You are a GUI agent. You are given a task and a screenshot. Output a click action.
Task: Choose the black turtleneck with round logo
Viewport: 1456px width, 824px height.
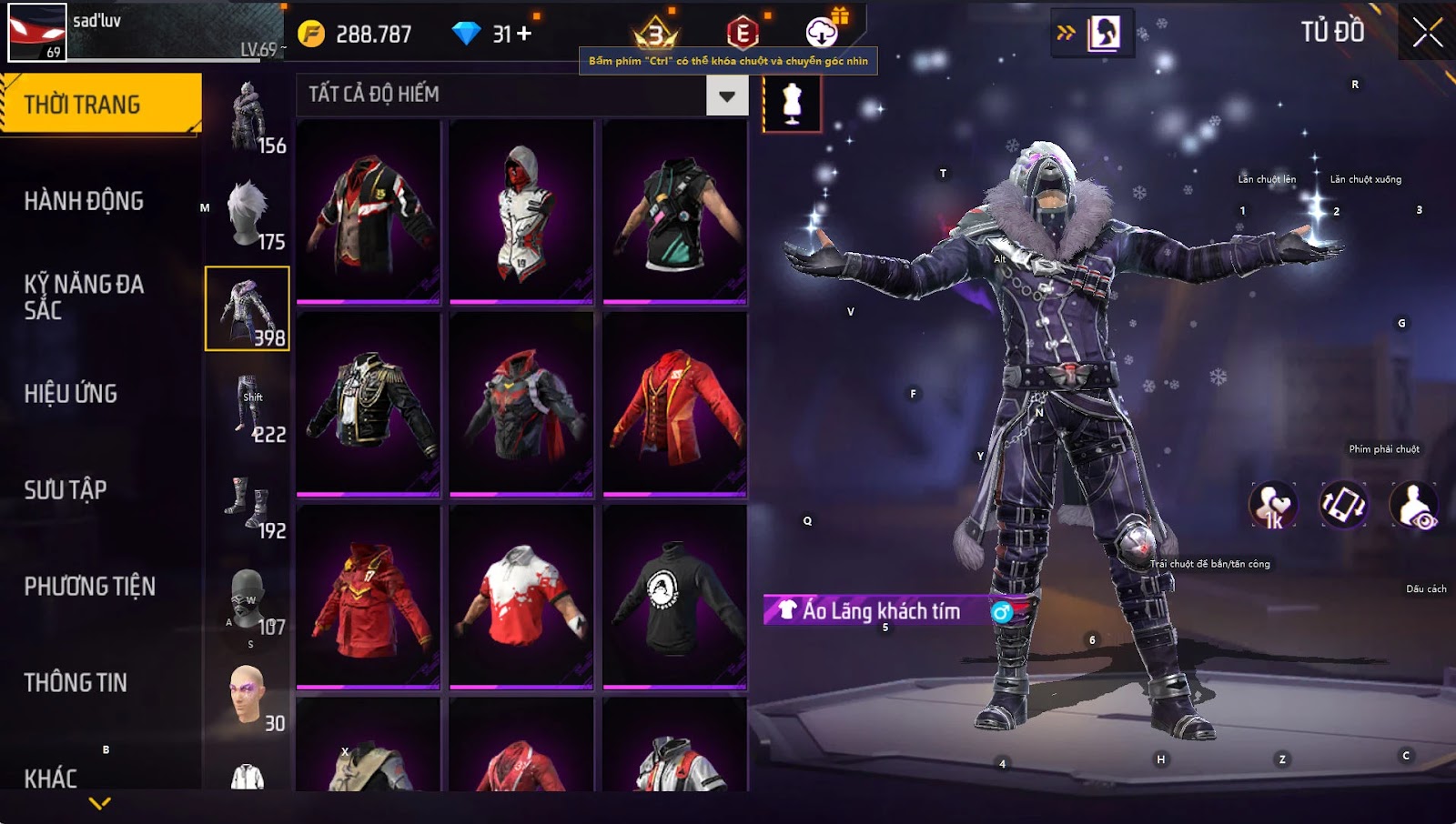click(x=675, y=598)
